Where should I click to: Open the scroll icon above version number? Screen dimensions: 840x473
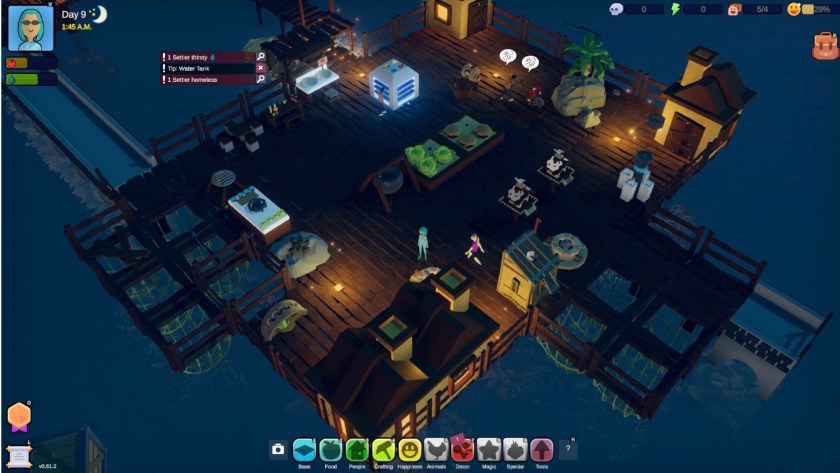(x=18, y=454)
